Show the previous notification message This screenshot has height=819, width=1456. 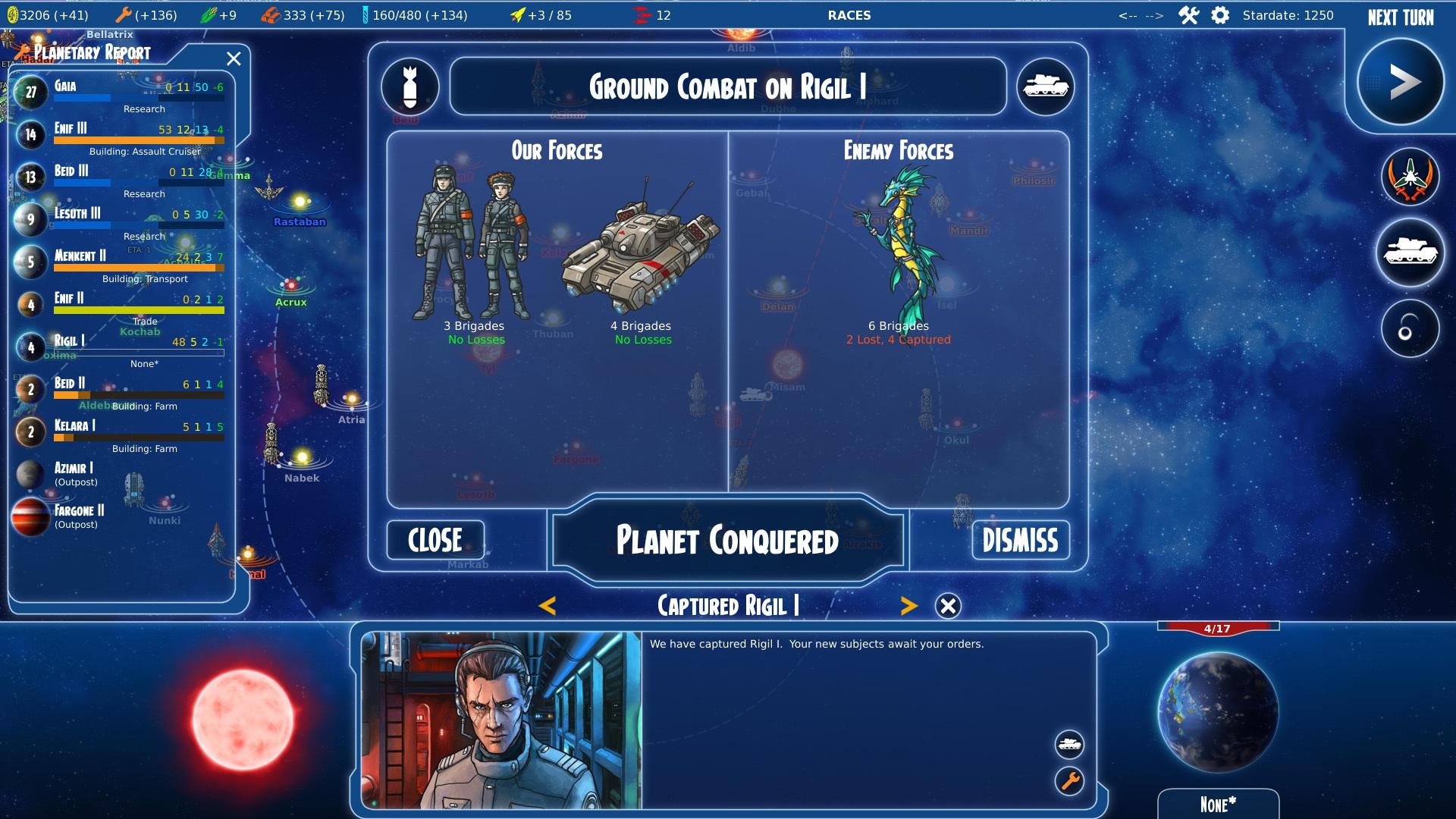548,606
